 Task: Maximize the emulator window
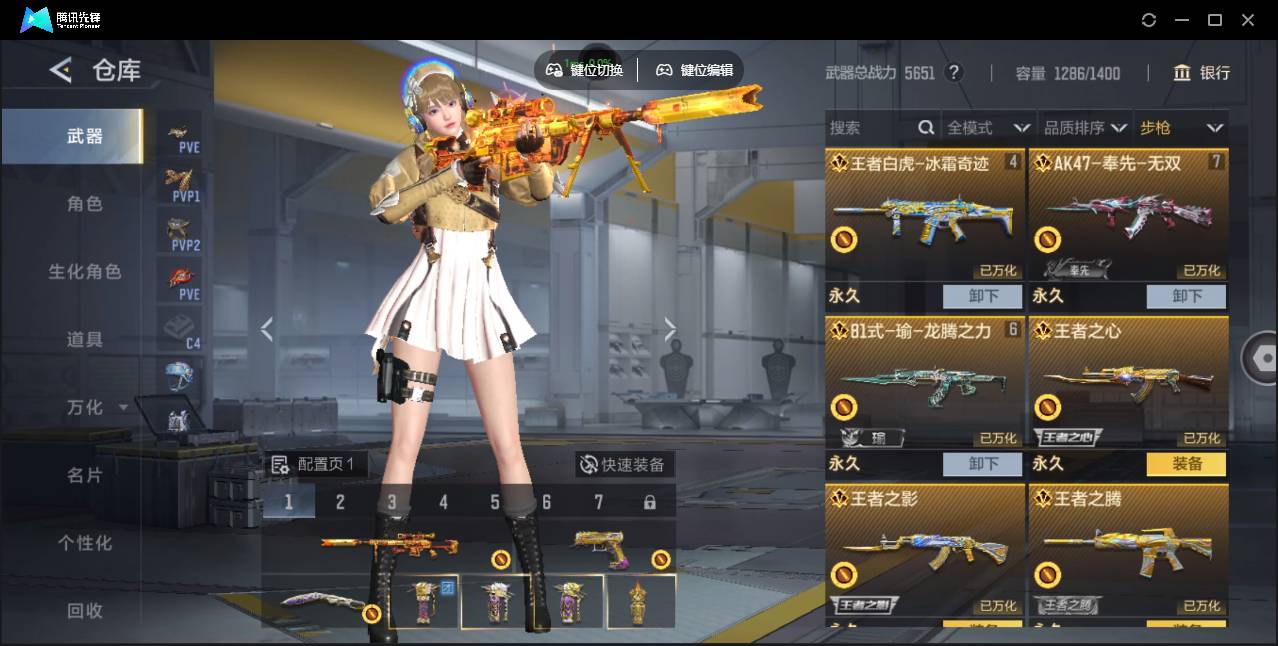(1215, 20)
